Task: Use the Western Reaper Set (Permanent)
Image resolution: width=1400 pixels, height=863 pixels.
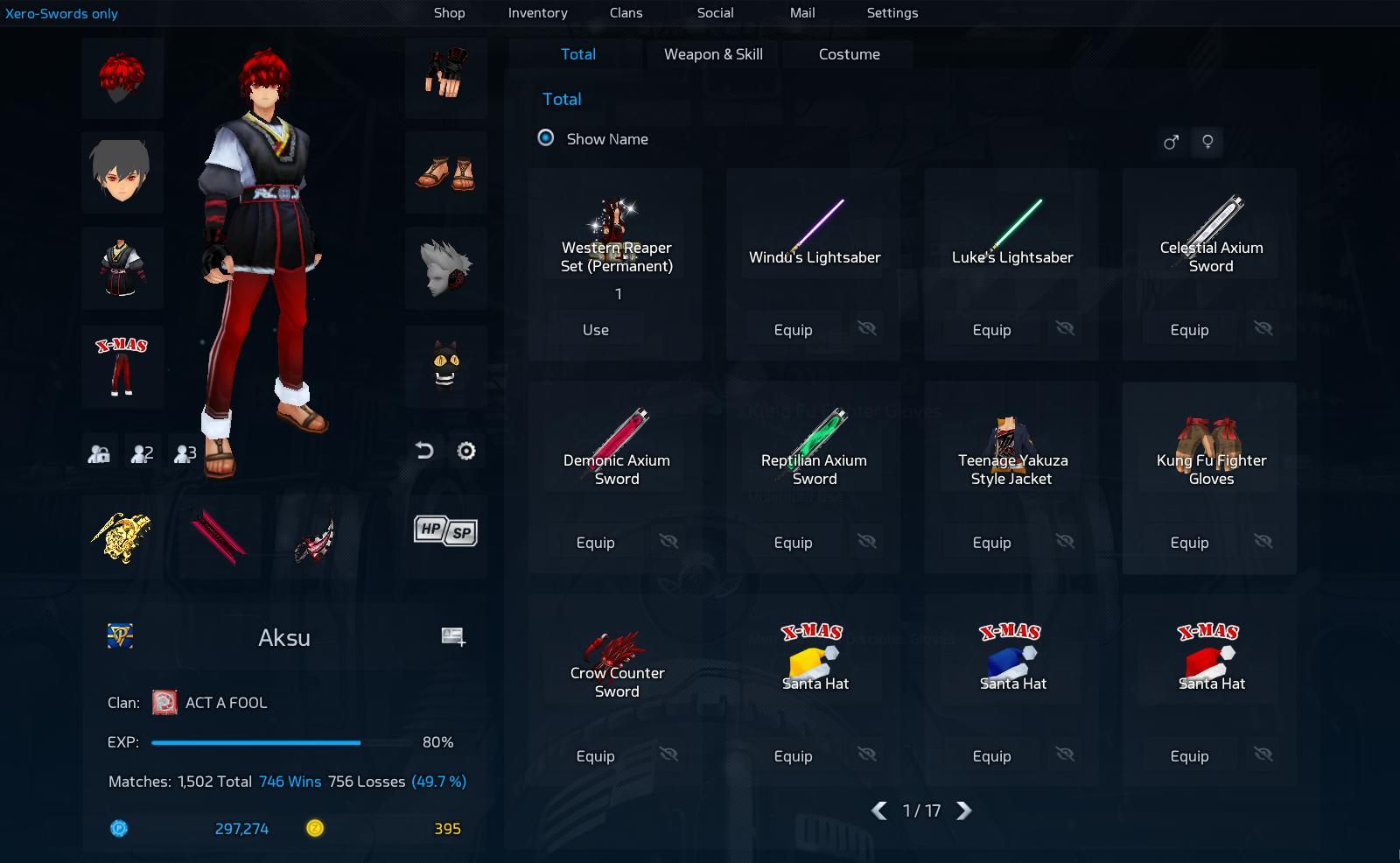Action: pyautogui.click(x=596, y=330)
